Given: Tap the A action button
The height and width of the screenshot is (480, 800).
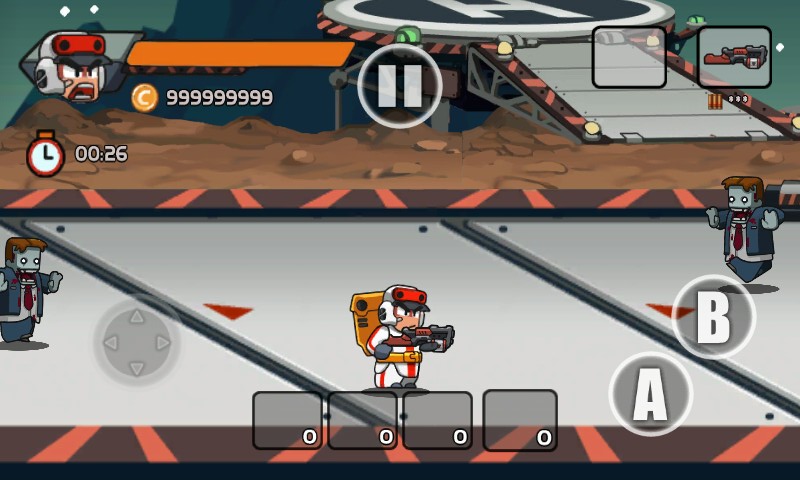Looking at the screenshot, I should pyautogui.click(x=650, y=394).
